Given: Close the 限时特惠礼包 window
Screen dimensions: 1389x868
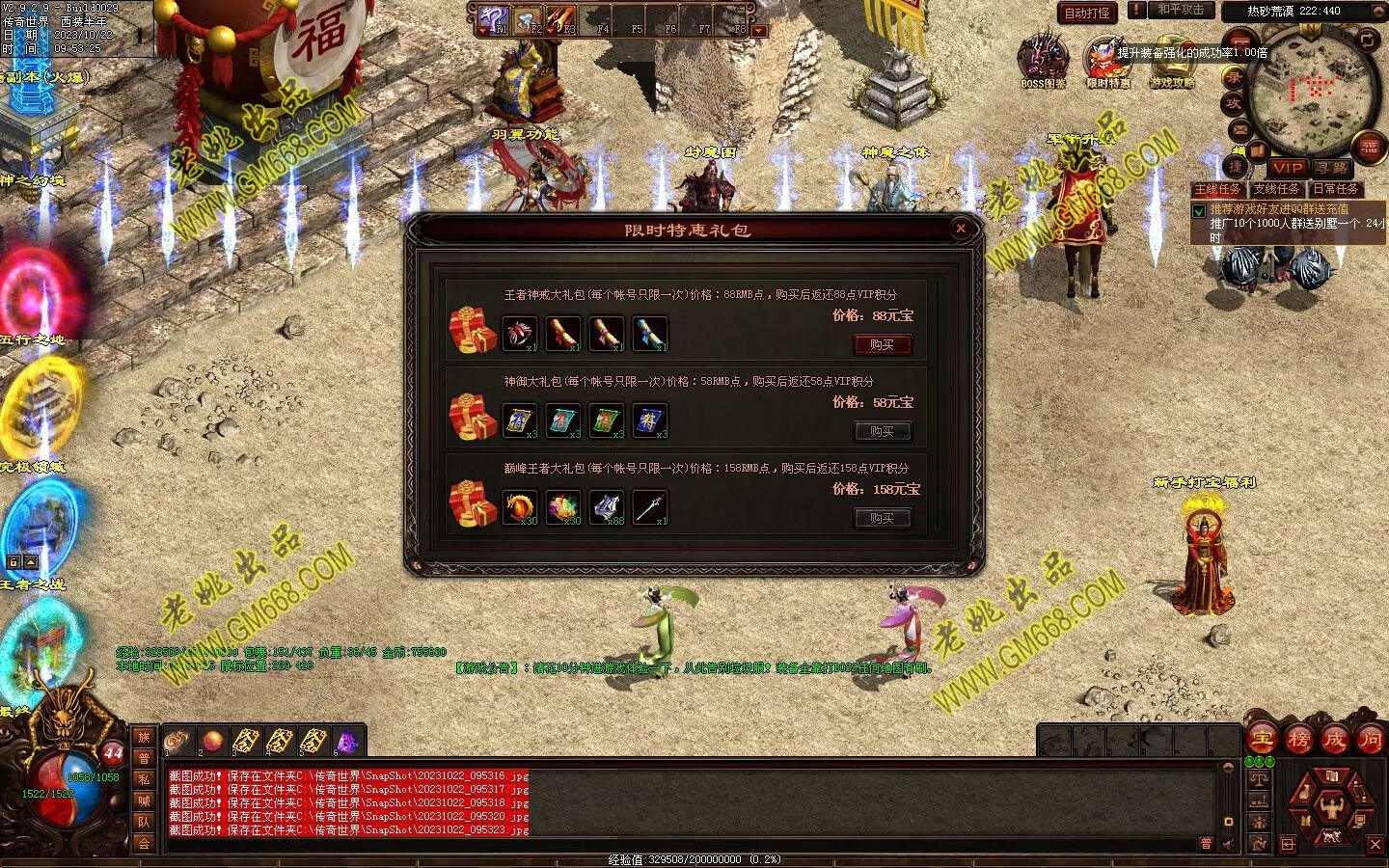Looking at the screenshot, I should pyautogui.click(x=960, y=229).
